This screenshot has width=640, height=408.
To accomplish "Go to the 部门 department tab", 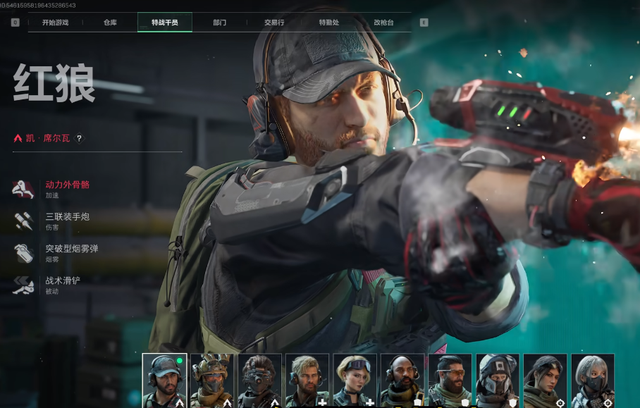I will pos(220,21).
